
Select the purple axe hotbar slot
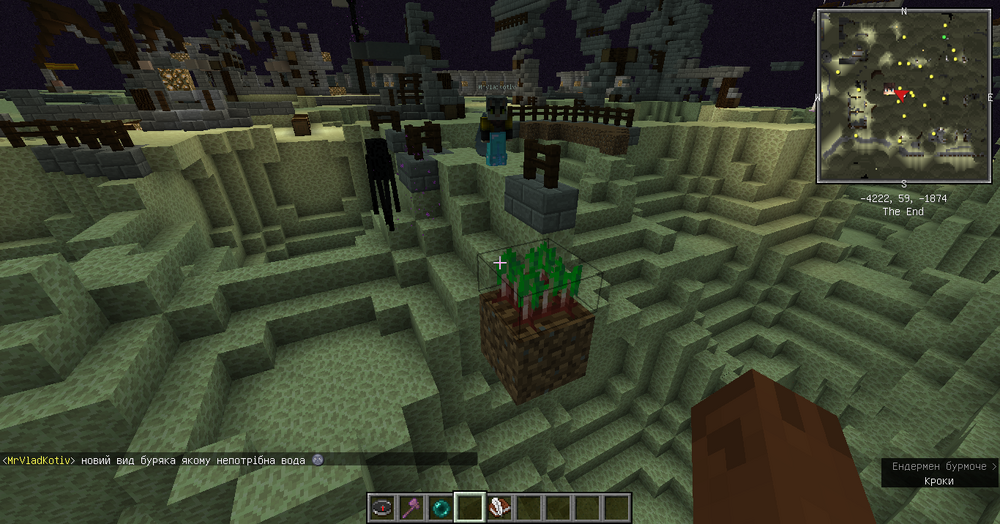pyautogui.click(x=411, y=508)
